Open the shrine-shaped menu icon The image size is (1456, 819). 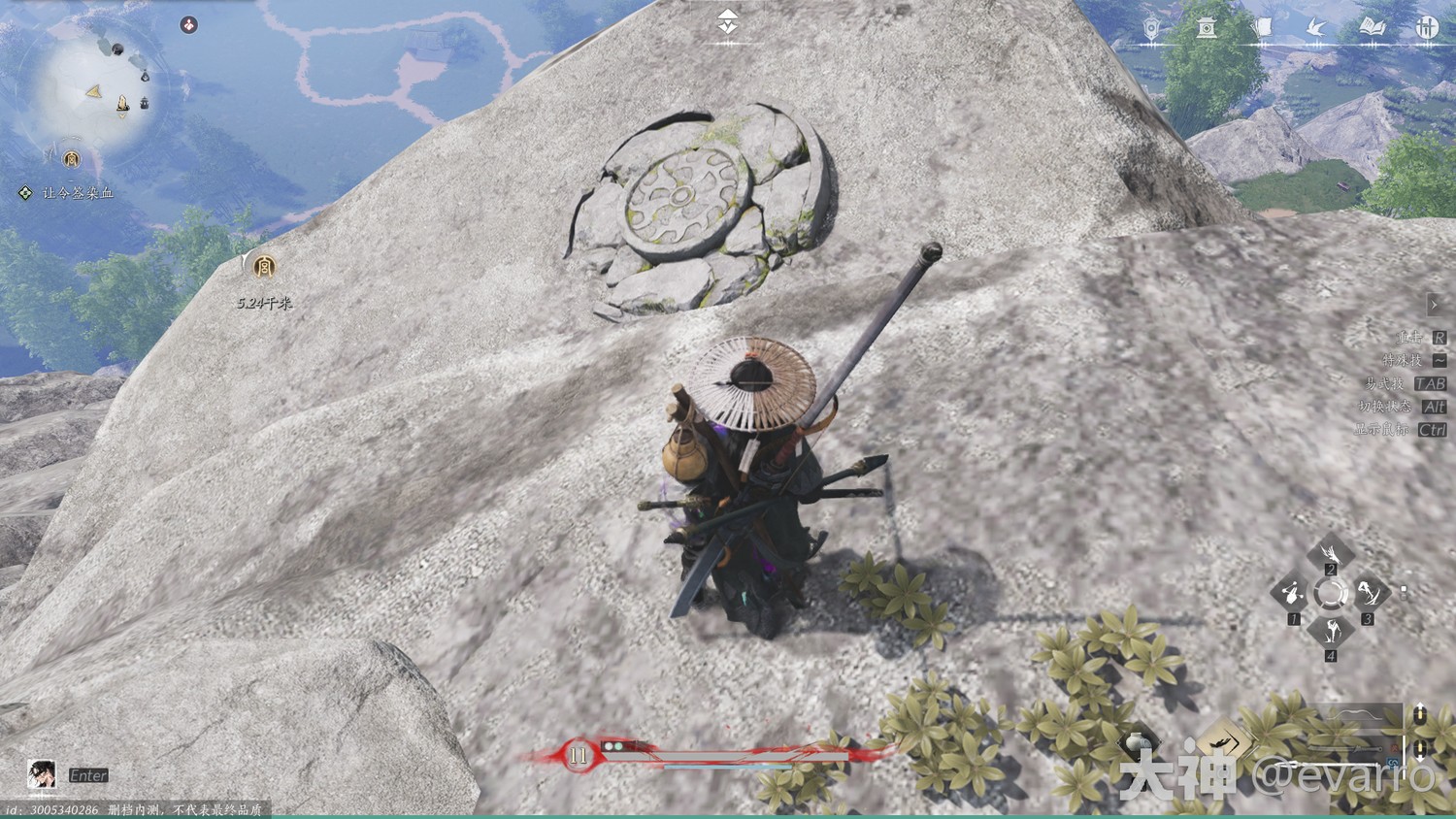pyautogui.click(x=1207, y=28)
